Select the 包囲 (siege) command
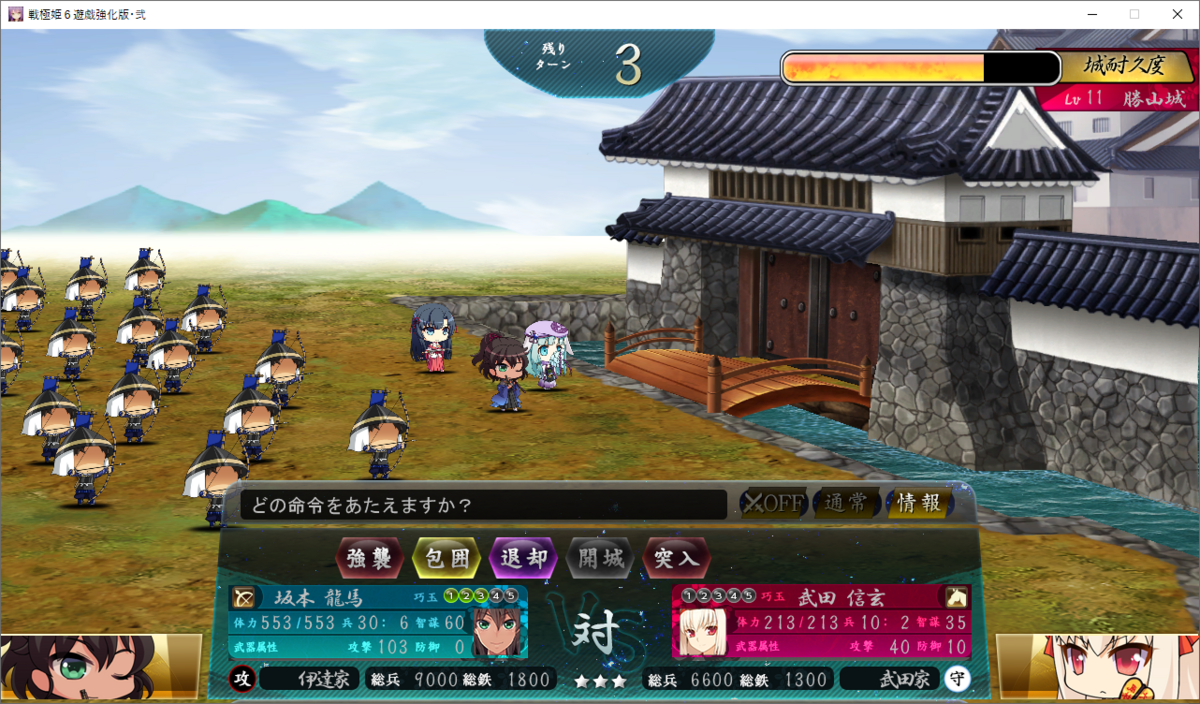The height and width of the screenshot is (704, 1200). tap(446, 558)
